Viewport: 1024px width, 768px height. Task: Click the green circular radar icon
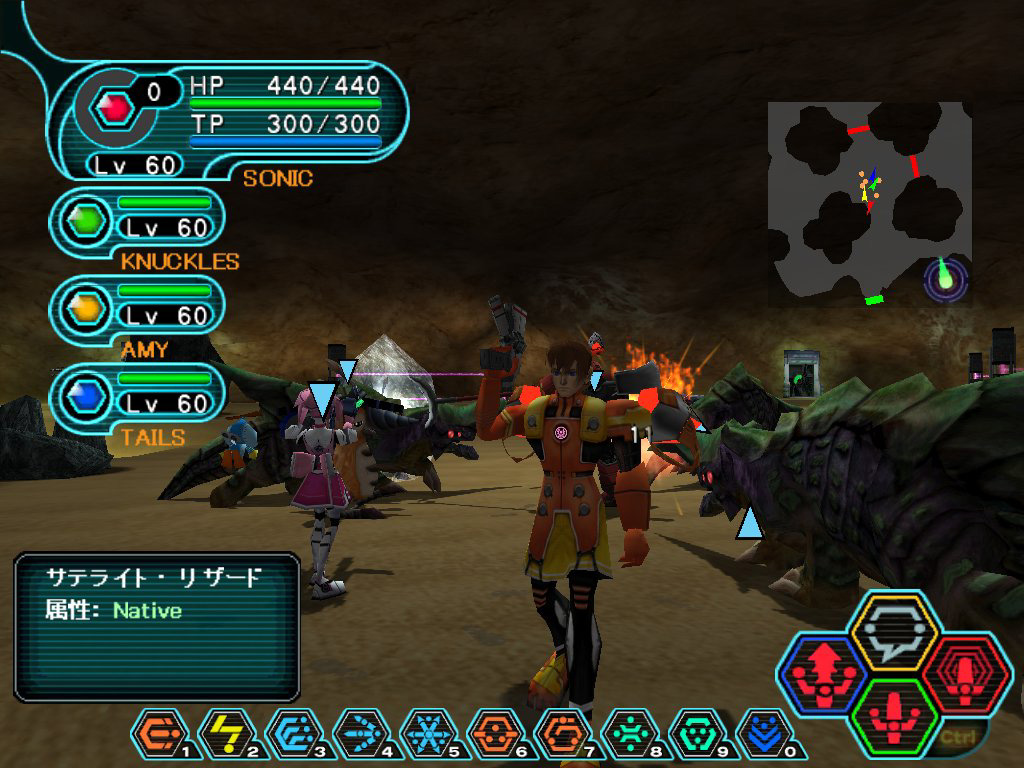click(947, 279)
